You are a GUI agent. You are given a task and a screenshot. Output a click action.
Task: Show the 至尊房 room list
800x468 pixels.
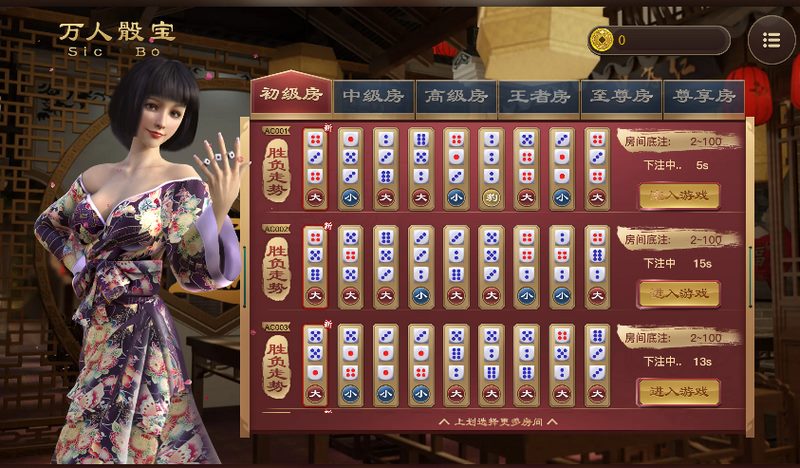tap(621, 96)
